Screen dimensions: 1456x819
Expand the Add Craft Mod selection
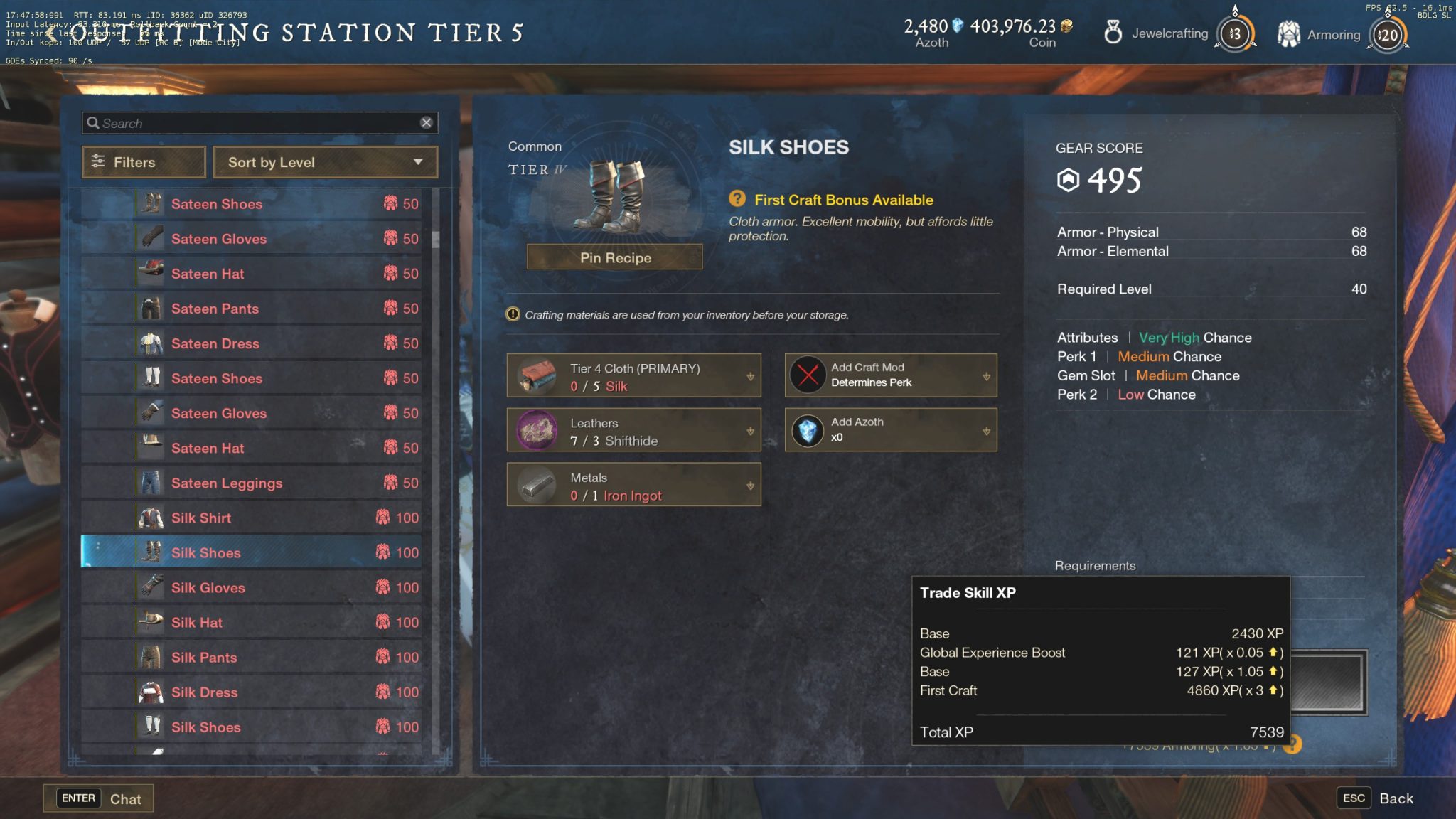pyautogui.click(x=985, y=375)
